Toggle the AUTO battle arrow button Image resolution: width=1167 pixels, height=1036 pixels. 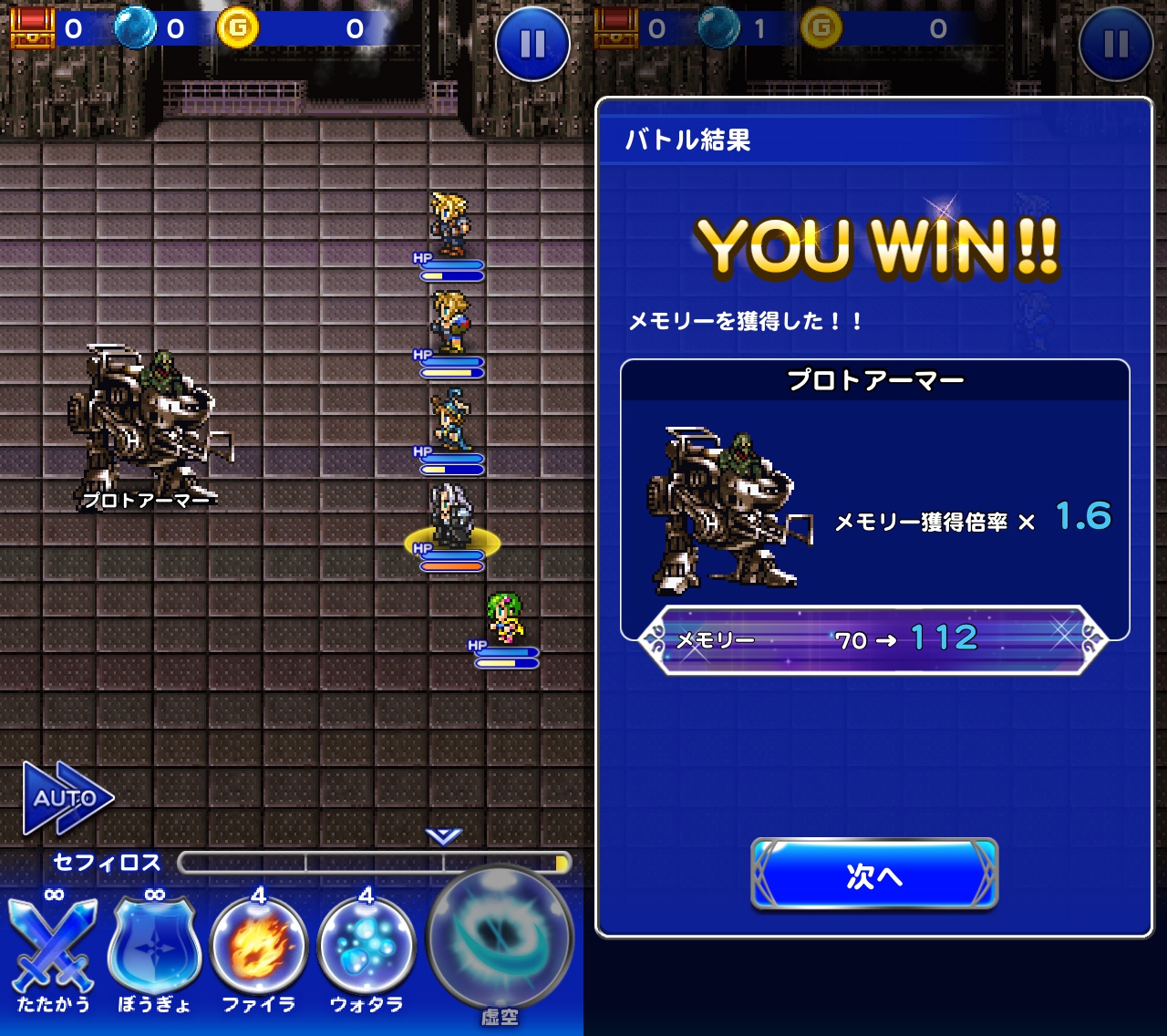tap(67, 798)
